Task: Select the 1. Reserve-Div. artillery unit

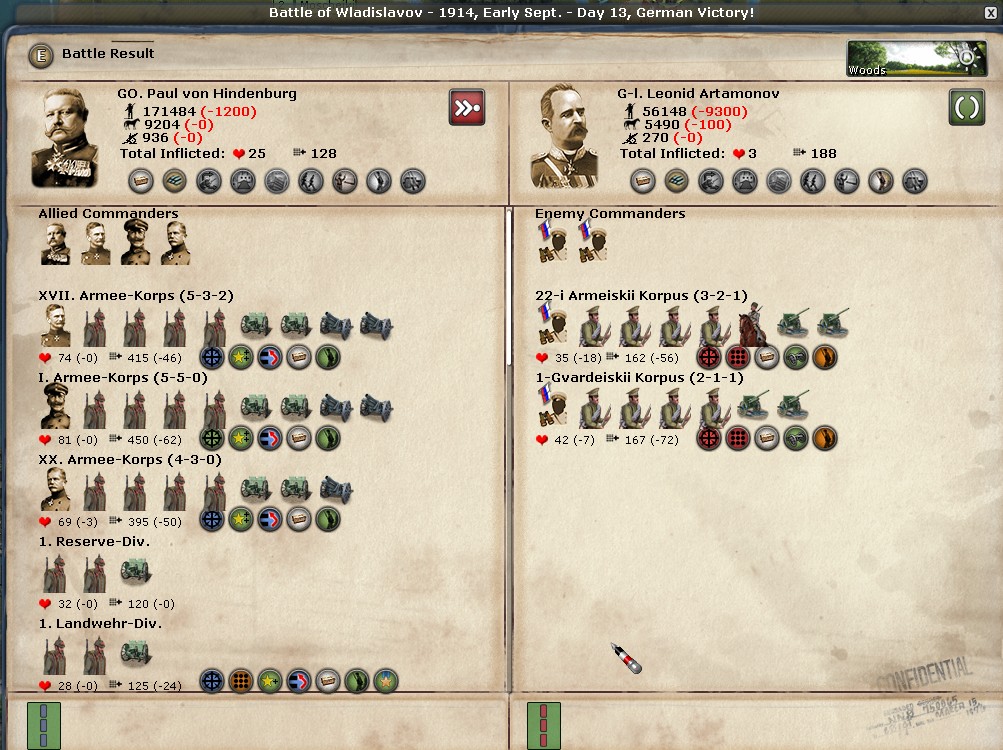Action: point(135,572)
